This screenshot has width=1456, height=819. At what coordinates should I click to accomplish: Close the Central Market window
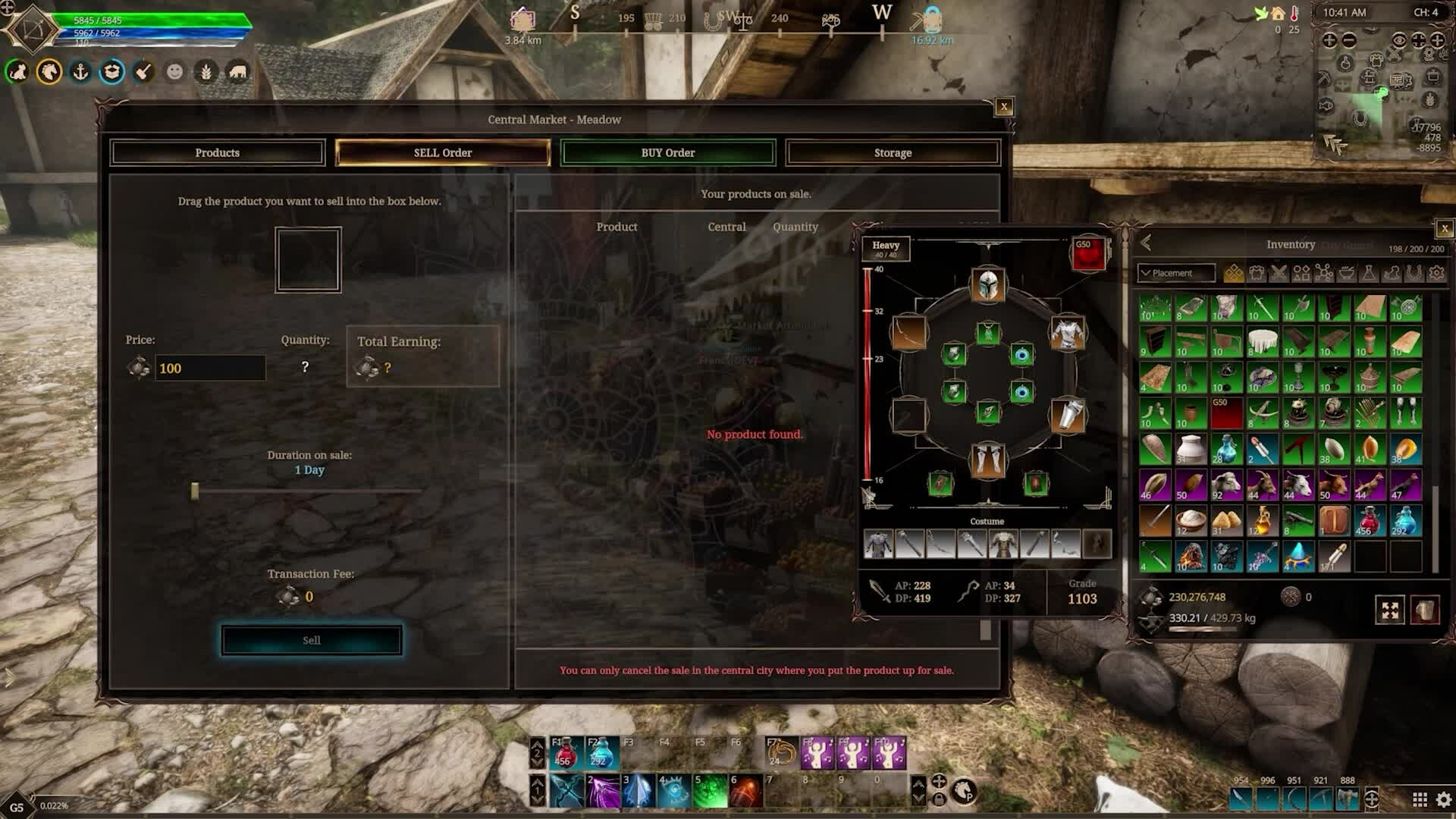1004,107
